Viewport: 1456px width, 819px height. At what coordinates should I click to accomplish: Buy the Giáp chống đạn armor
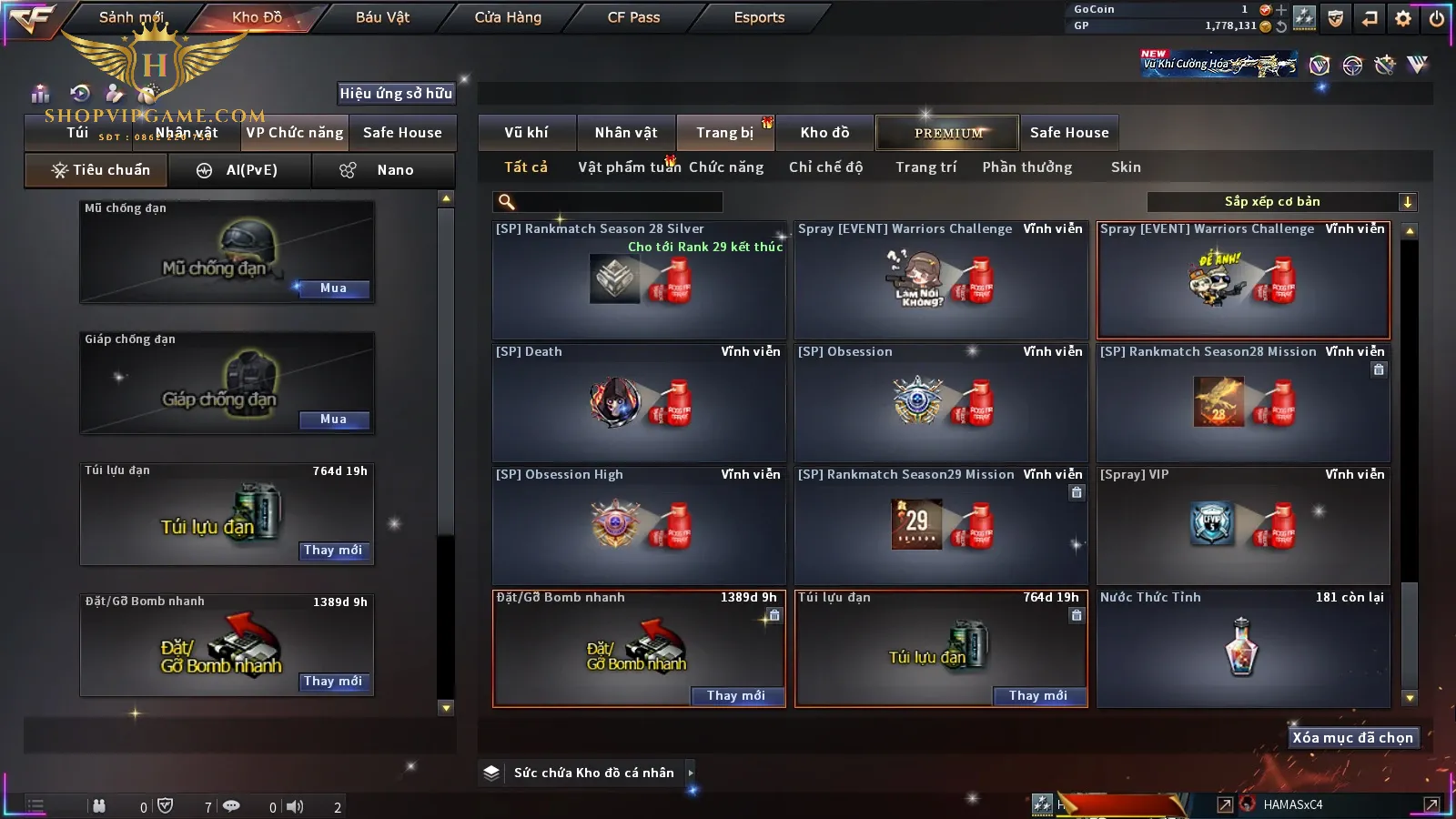click(333, 420)
